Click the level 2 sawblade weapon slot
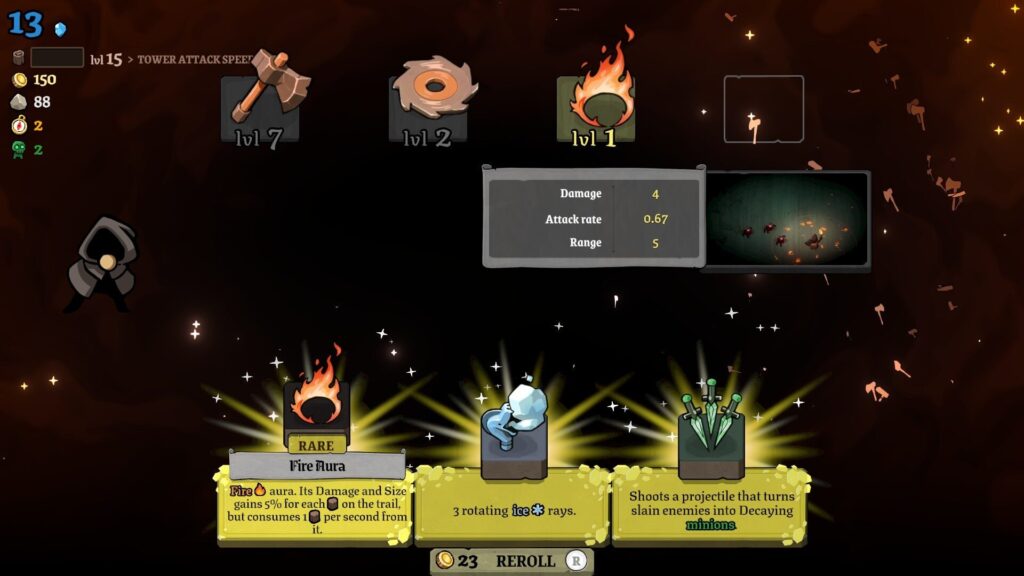The height and width of the screenshot is (576, 1024). pyautogui.click(x=428, y=107)
